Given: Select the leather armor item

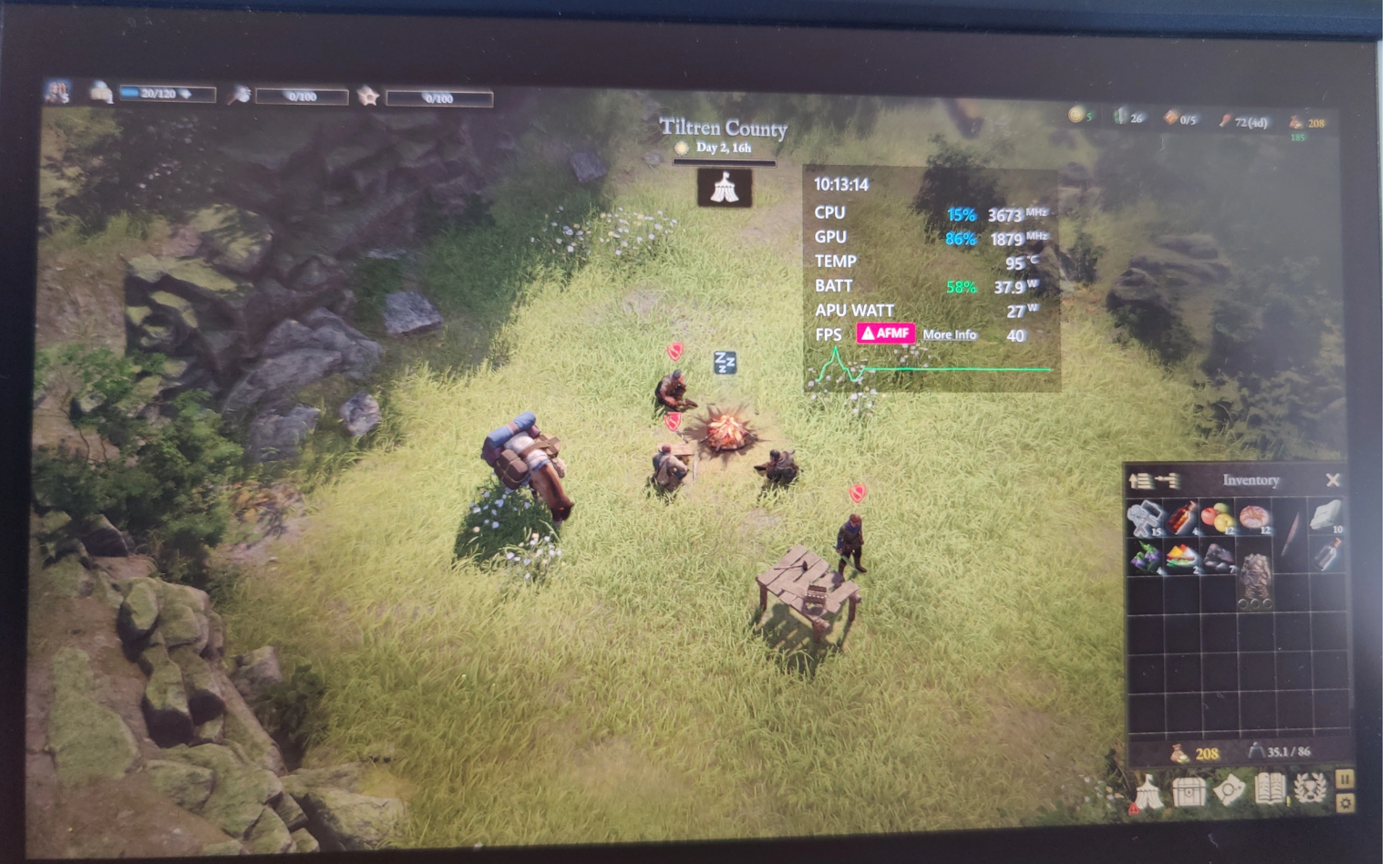Looking at the screenshot, I should click(x=1254, y=576).
